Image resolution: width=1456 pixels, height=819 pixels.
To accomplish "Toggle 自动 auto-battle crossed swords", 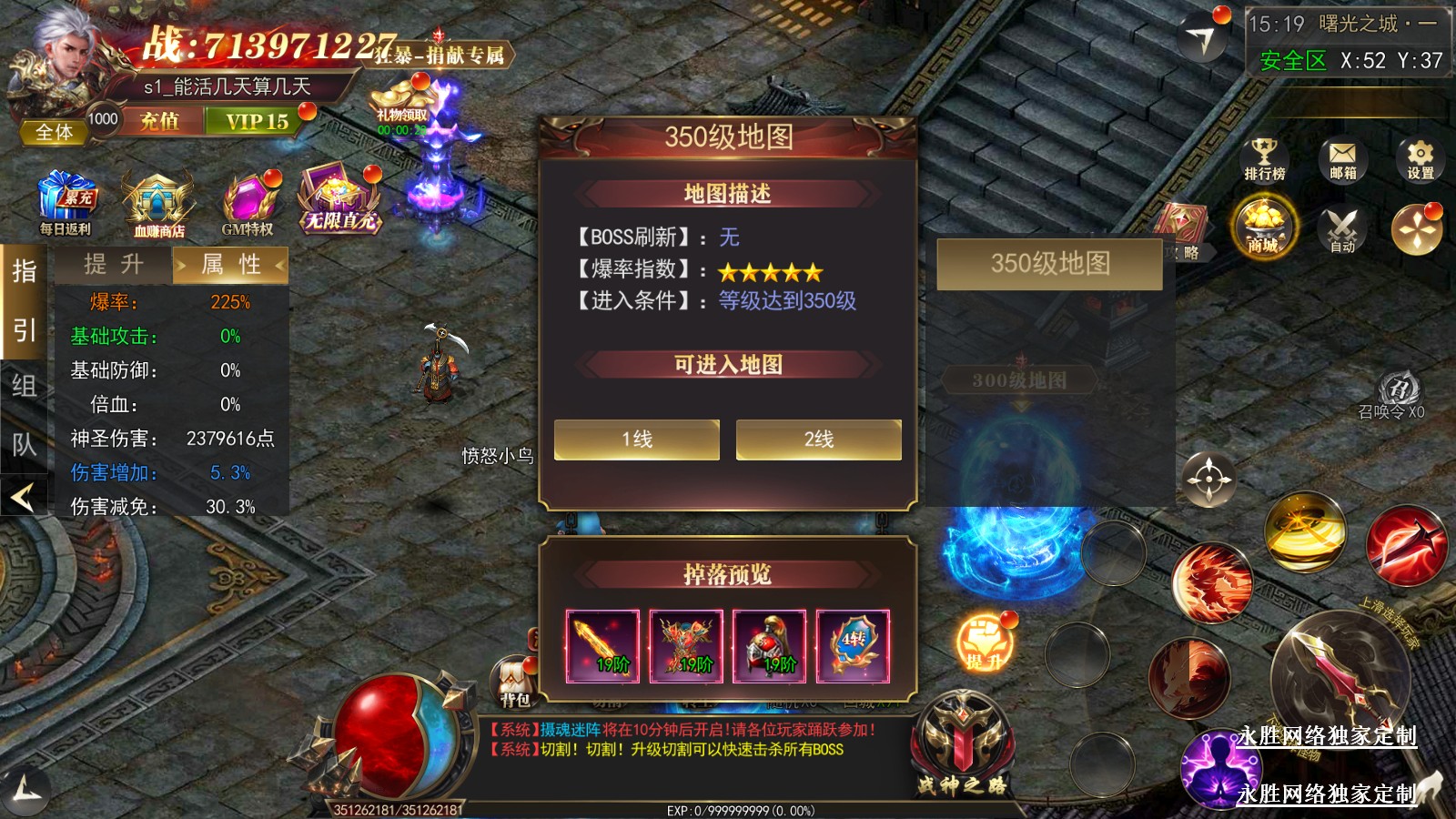I will click(x=1342, y=229).
